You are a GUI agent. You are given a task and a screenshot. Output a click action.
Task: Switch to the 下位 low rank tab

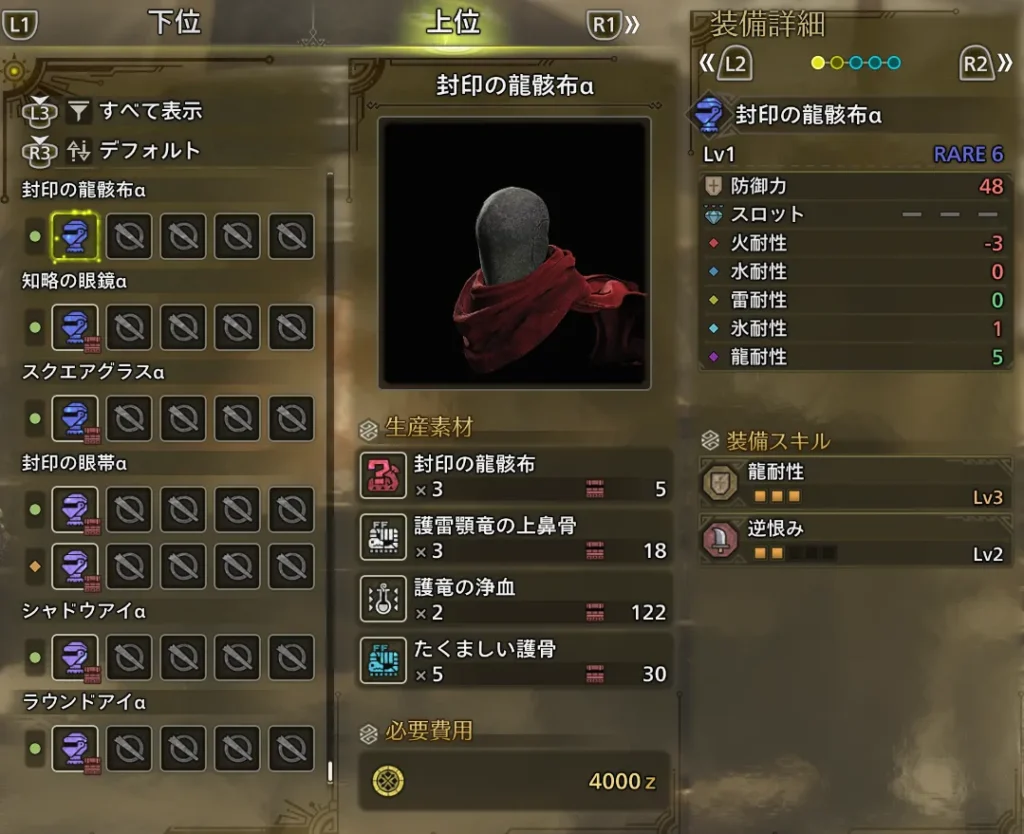[175, 22]
